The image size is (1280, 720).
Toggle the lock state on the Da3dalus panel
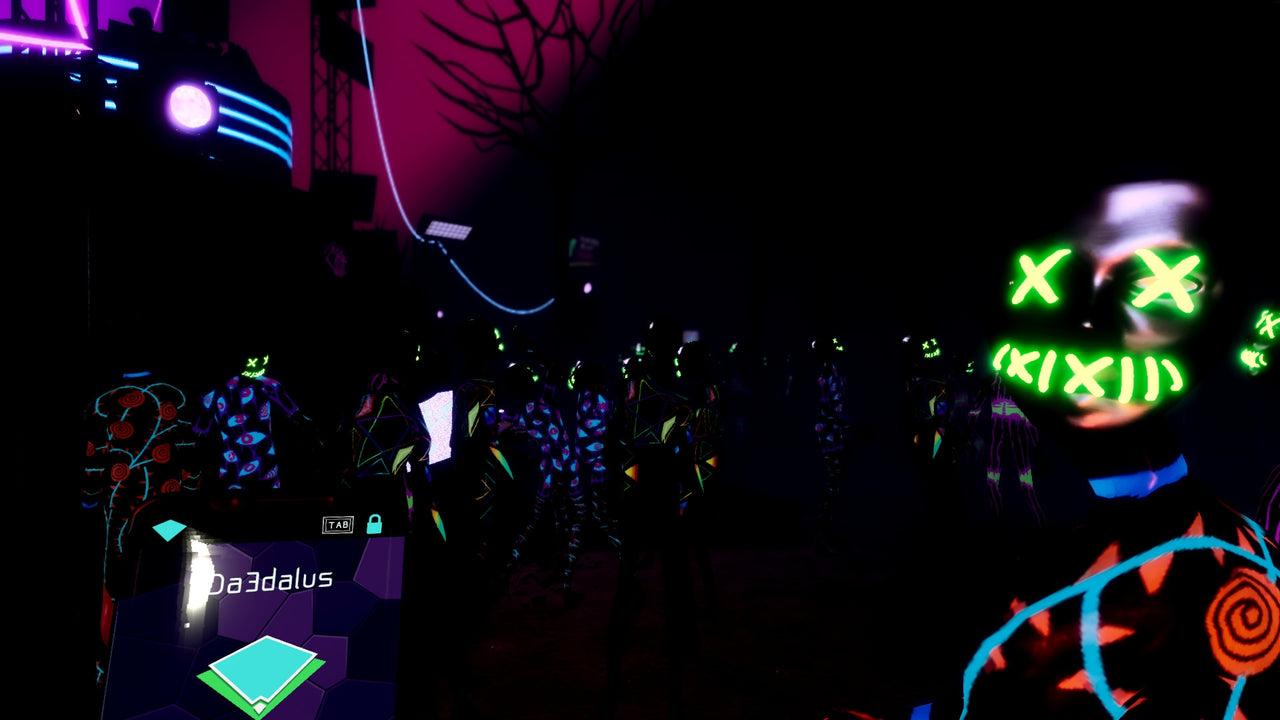coord(375,524)
